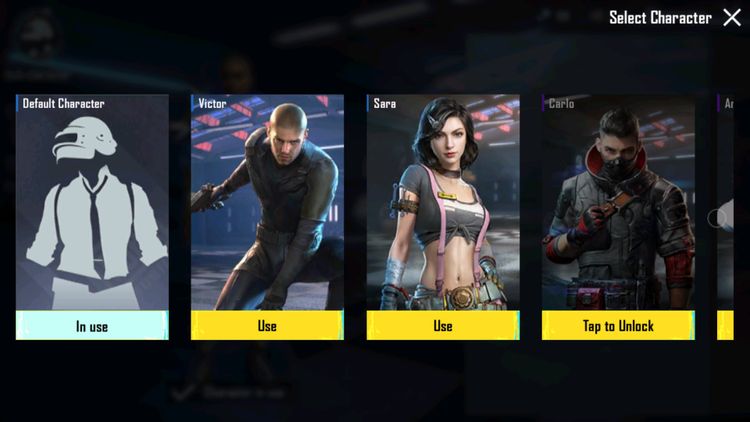Open Carlo's locked character card portrait

tap(618, 205)
